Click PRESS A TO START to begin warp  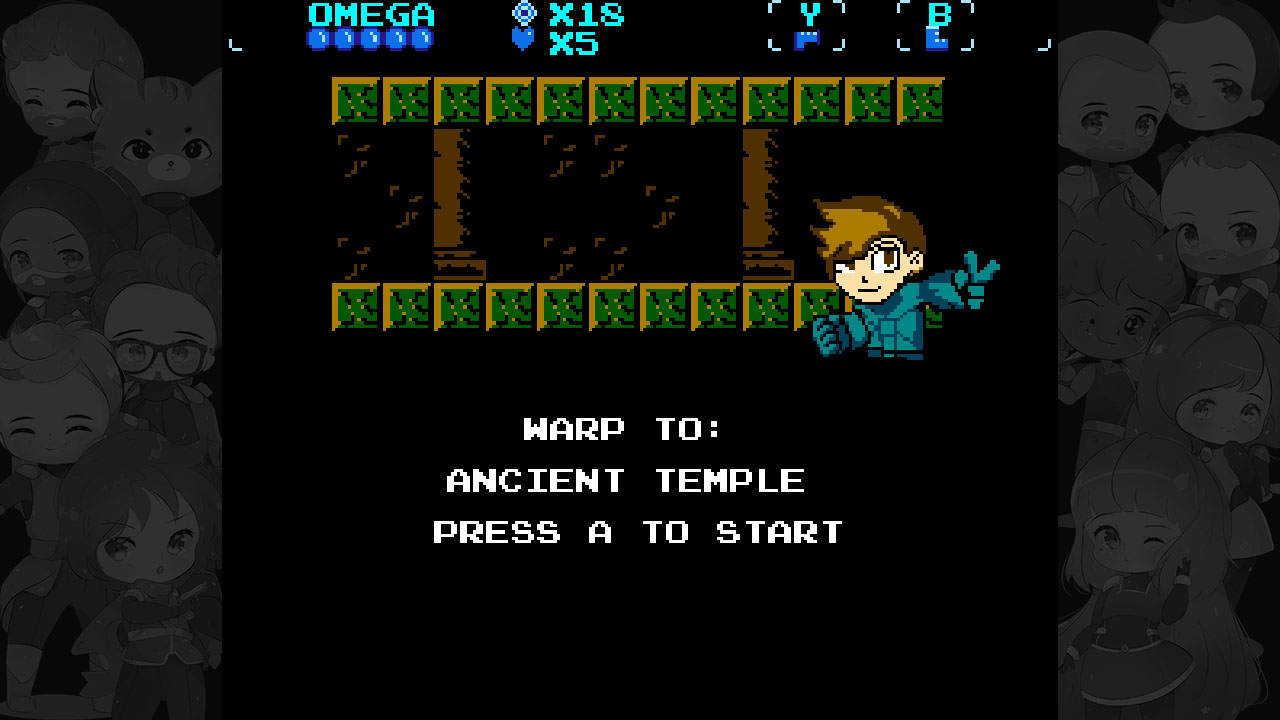tap(636, 532)
